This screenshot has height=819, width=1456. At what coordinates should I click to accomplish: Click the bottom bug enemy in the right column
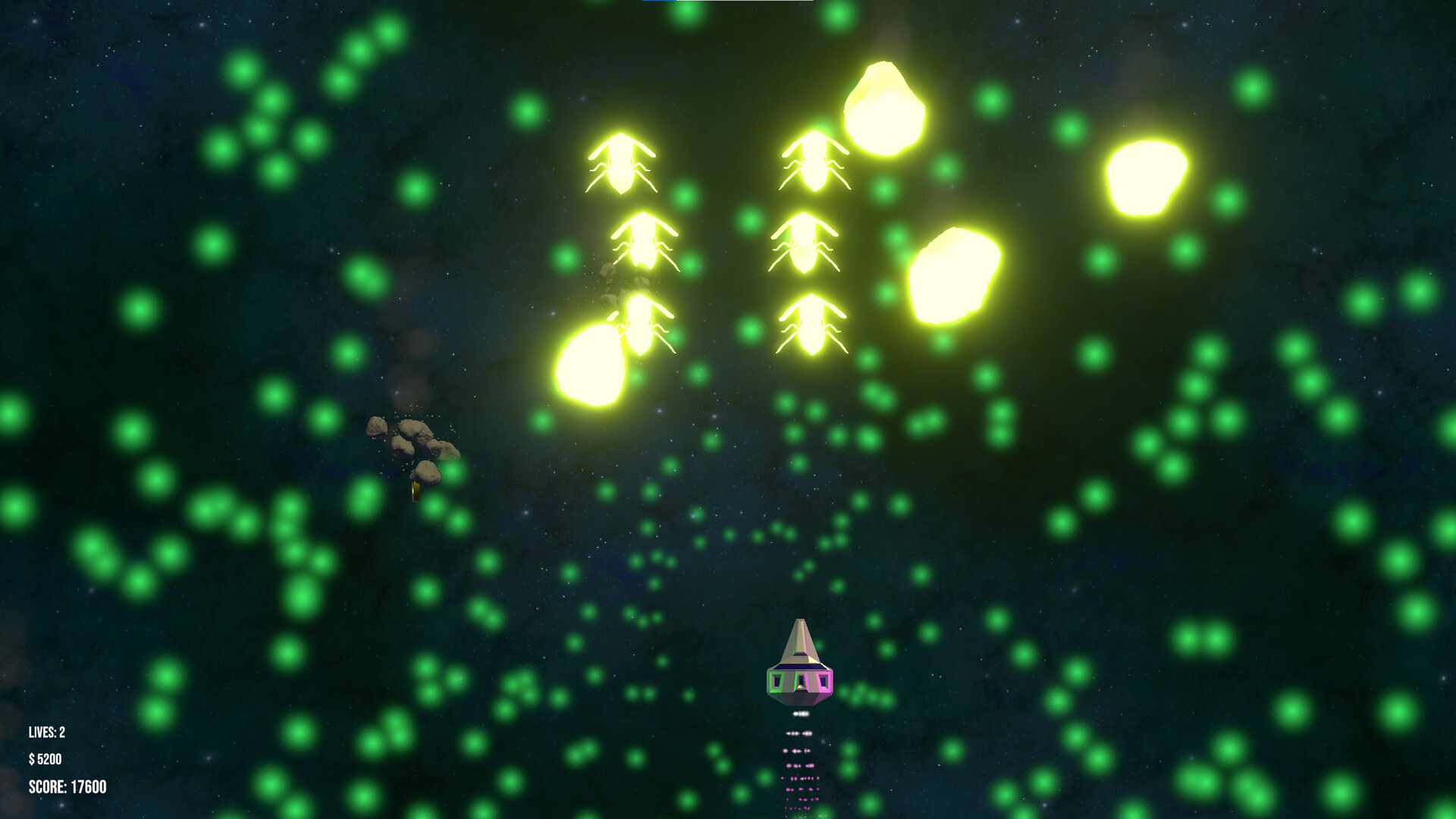(813, 326)
